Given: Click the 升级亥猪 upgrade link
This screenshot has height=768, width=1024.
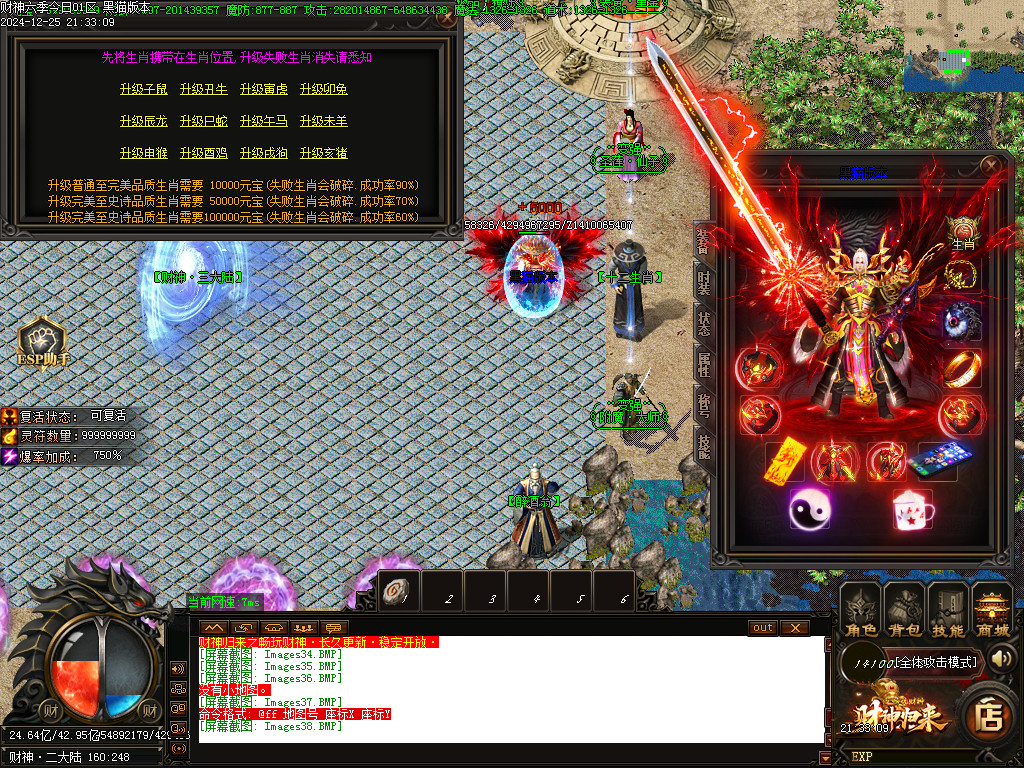Looking at the screenshot, I should pyautogui.click(x=324, y=154).
